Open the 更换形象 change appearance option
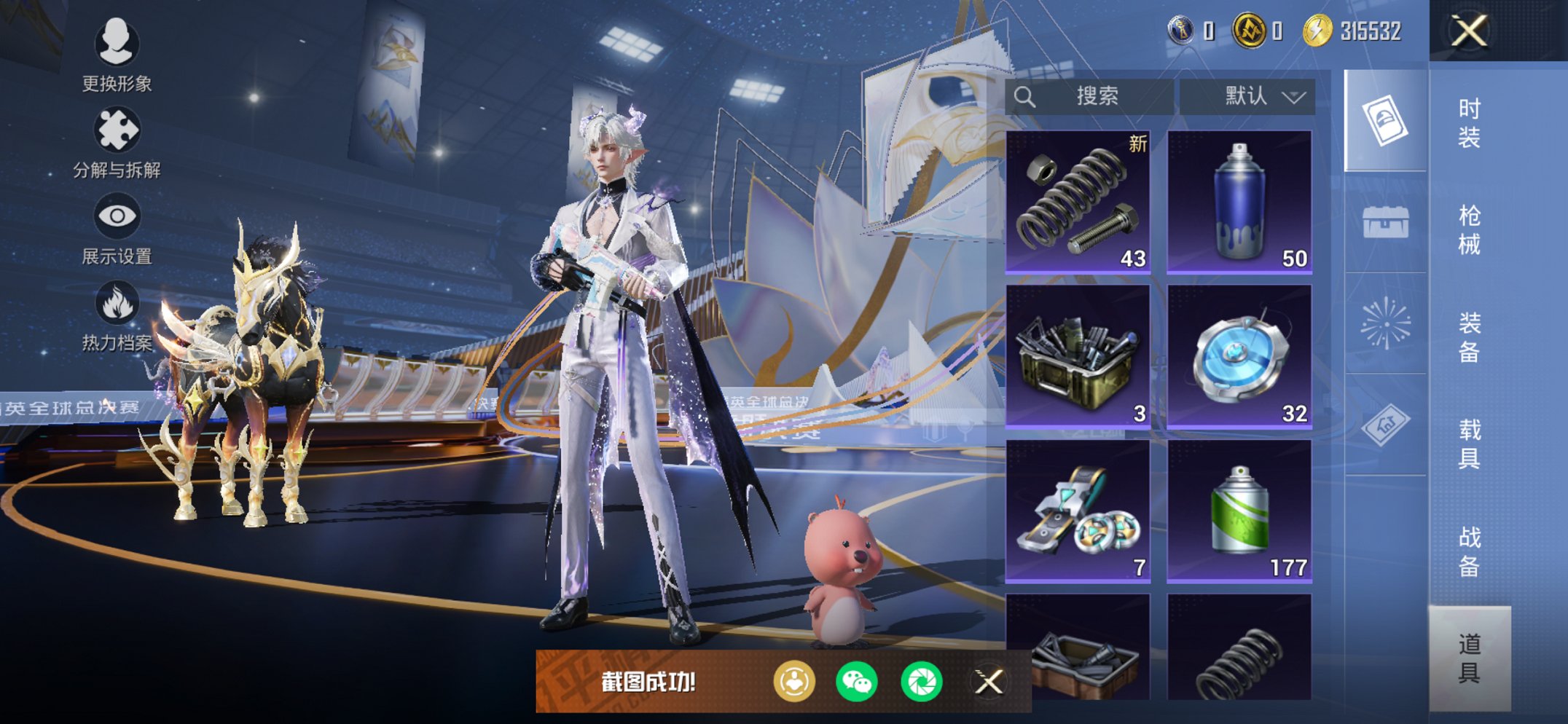The width and height of the screenshot is (1568, 724). tap(117, 55)
